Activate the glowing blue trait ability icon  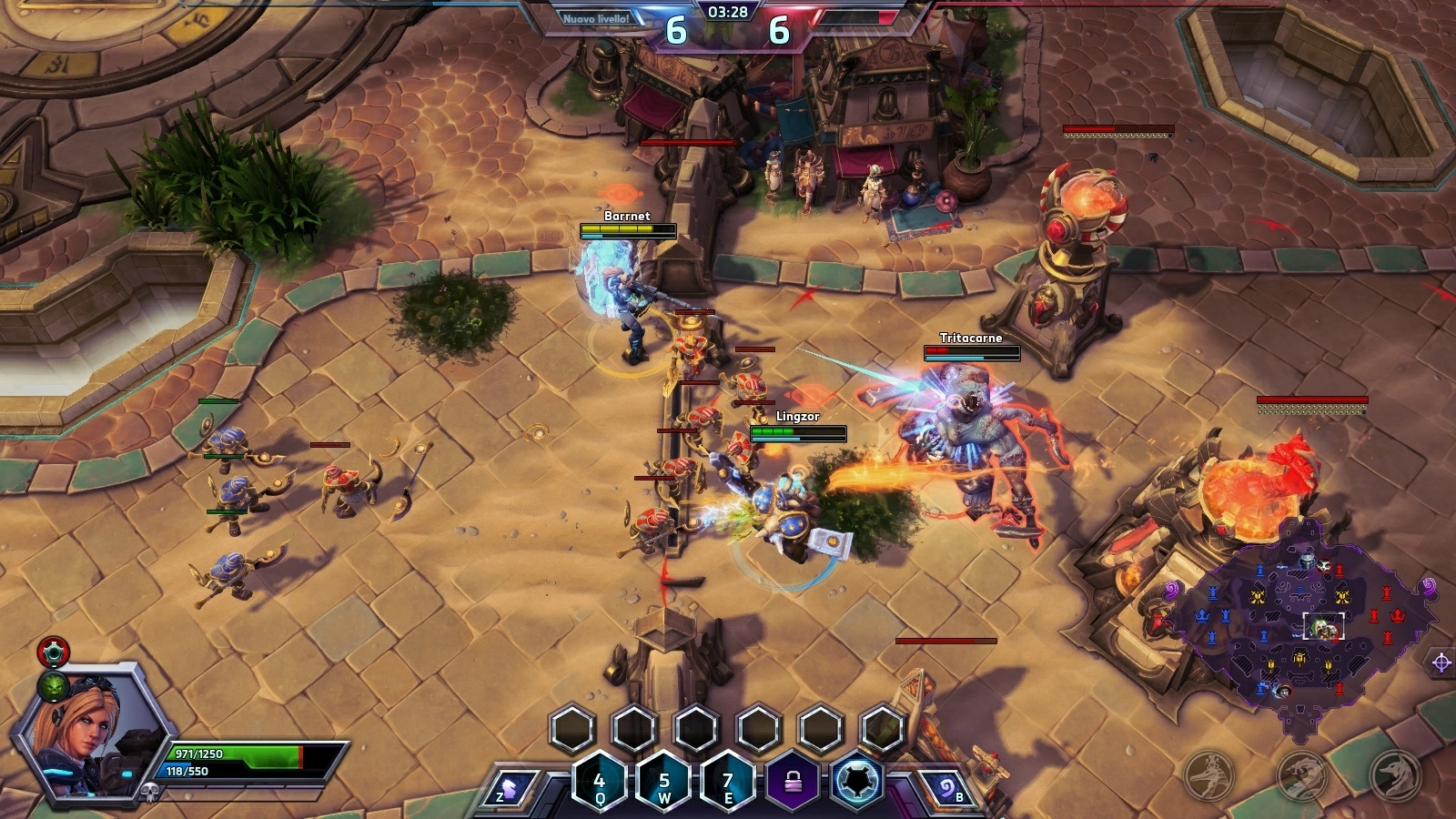pyautogui.click(x=857, y=783)
